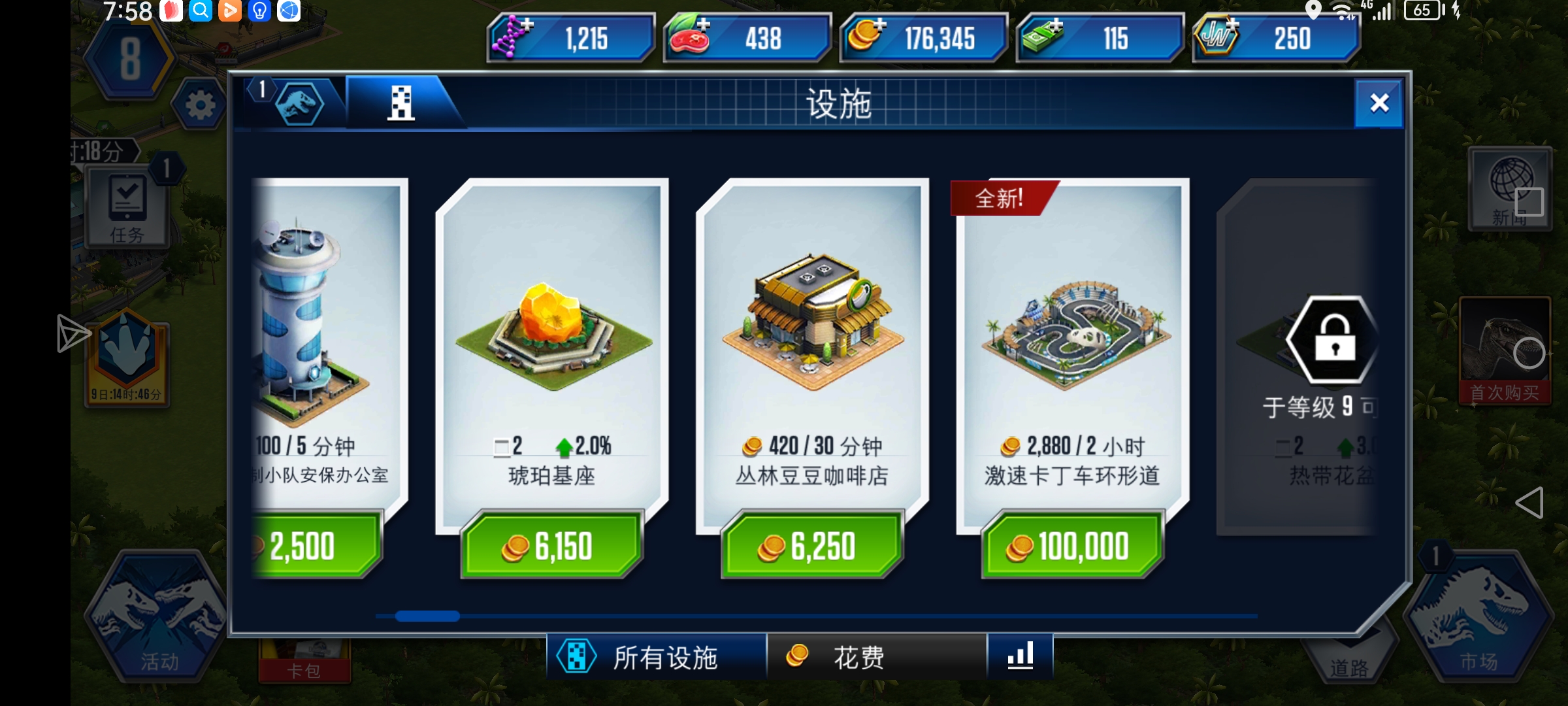Toggle the bar-chart sort order control
Image resolution: width=1568 pixels, height=706 pixels.
coord(1022,655)
